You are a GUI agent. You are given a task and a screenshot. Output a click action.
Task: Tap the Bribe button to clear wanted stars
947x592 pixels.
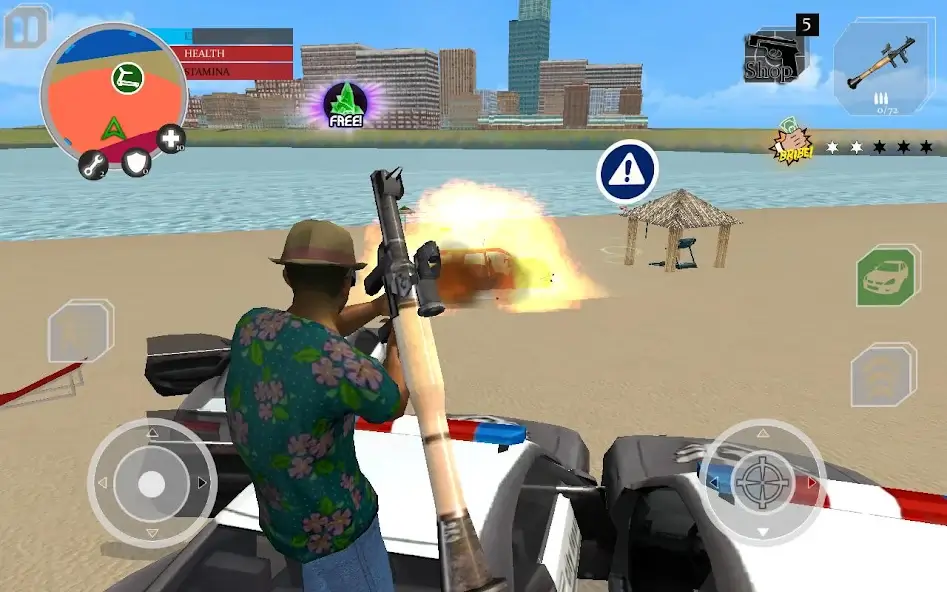point(791,147)
